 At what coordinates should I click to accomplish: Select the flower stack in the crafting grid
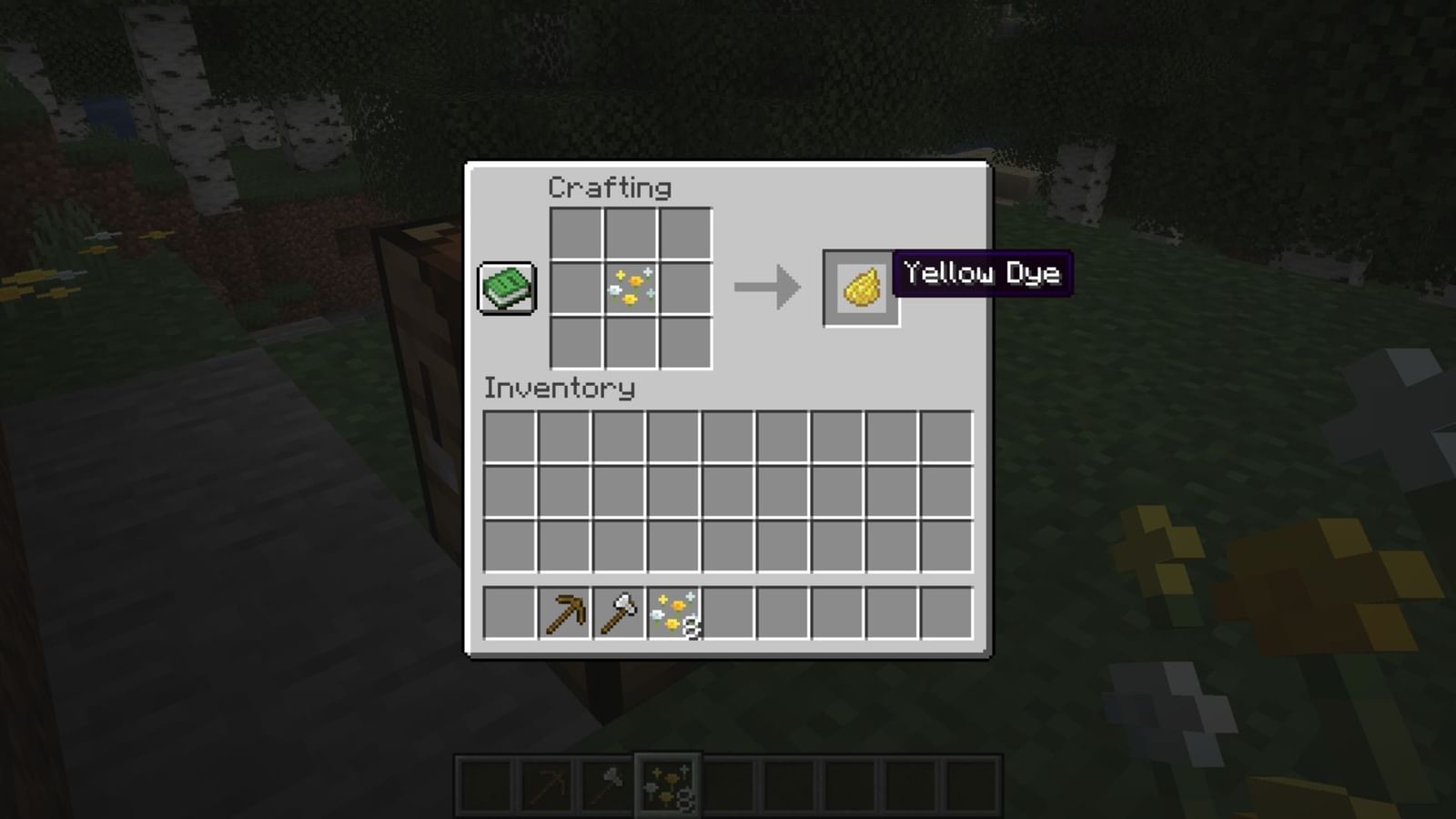click(x=630, y=287)
